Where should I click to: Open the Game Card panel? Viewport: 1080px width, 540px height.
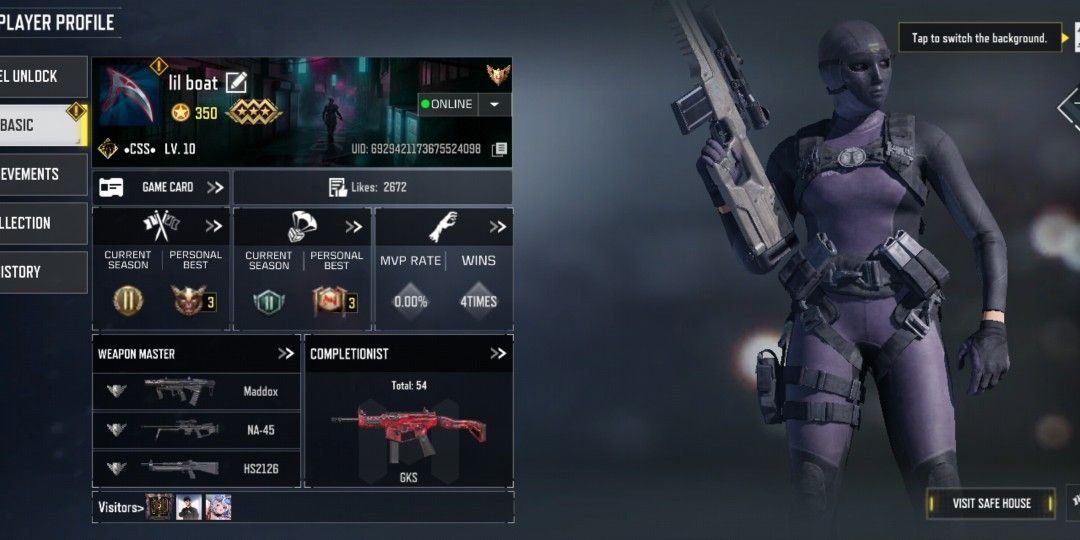coord(161,187)
